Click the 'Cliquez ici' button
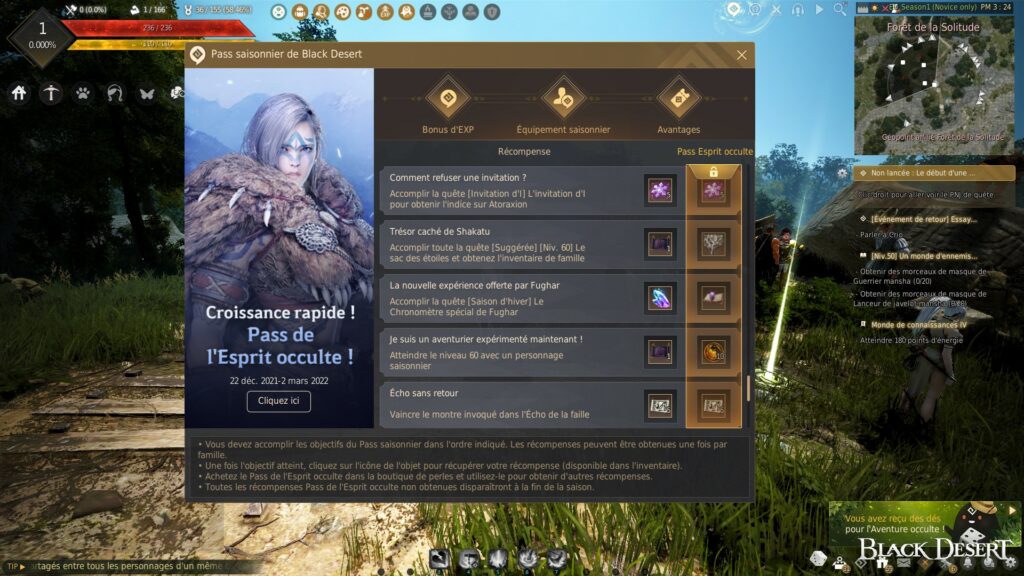 [x=278, y=401]
